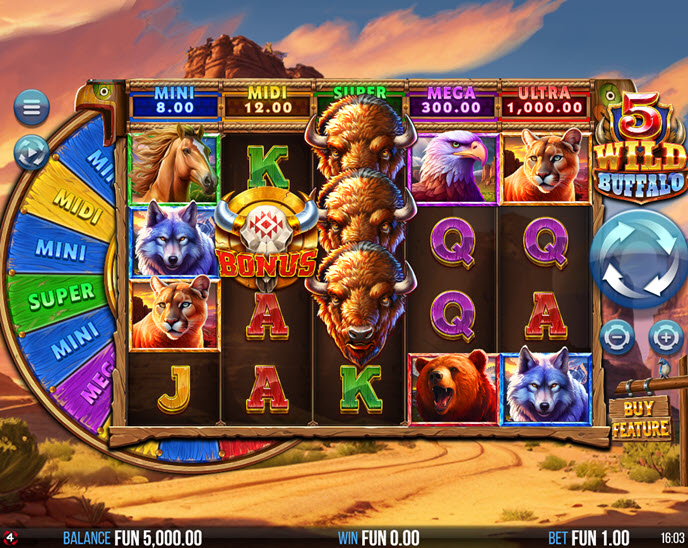Spin the reels with the big arrows button
Viewport: 688px width, 548px height.
click(x=638, y=258)
